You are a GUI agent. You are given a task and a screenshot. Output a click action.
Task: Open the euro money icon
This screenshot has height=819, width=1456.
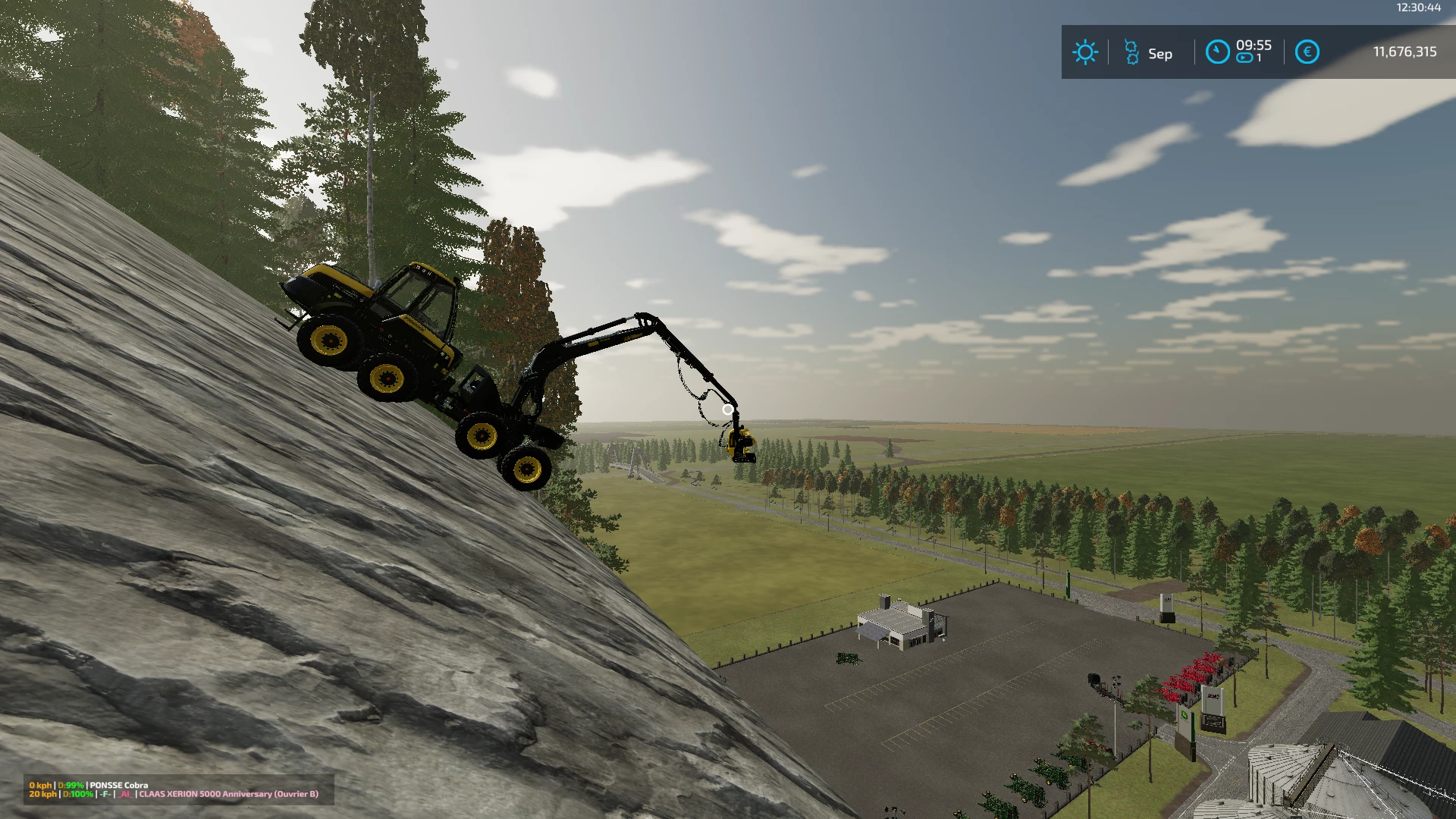(1307, 52)
